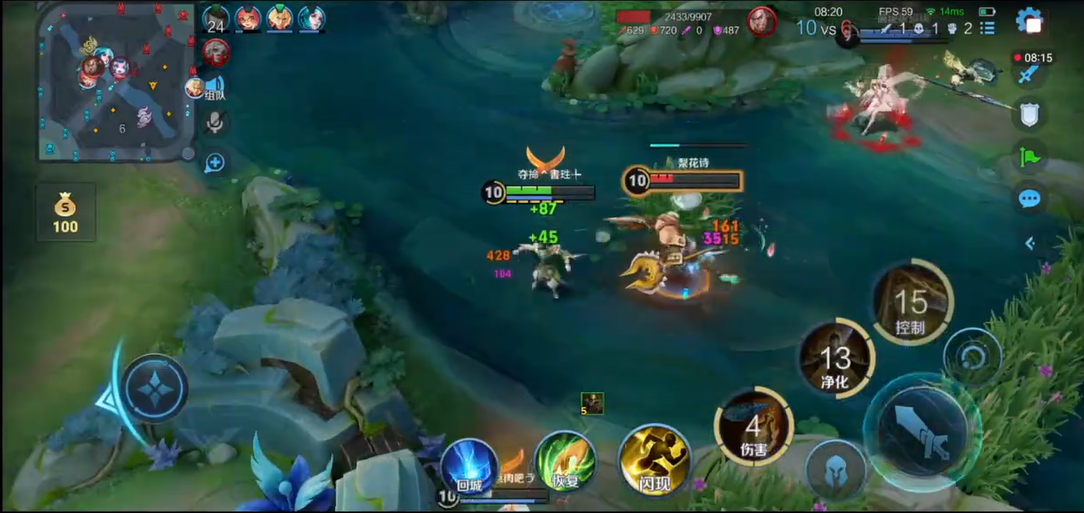Use the 恢复 heal spell
Image resolution: width=1084 pixels, height=513 pixels.
click(565, 464)
